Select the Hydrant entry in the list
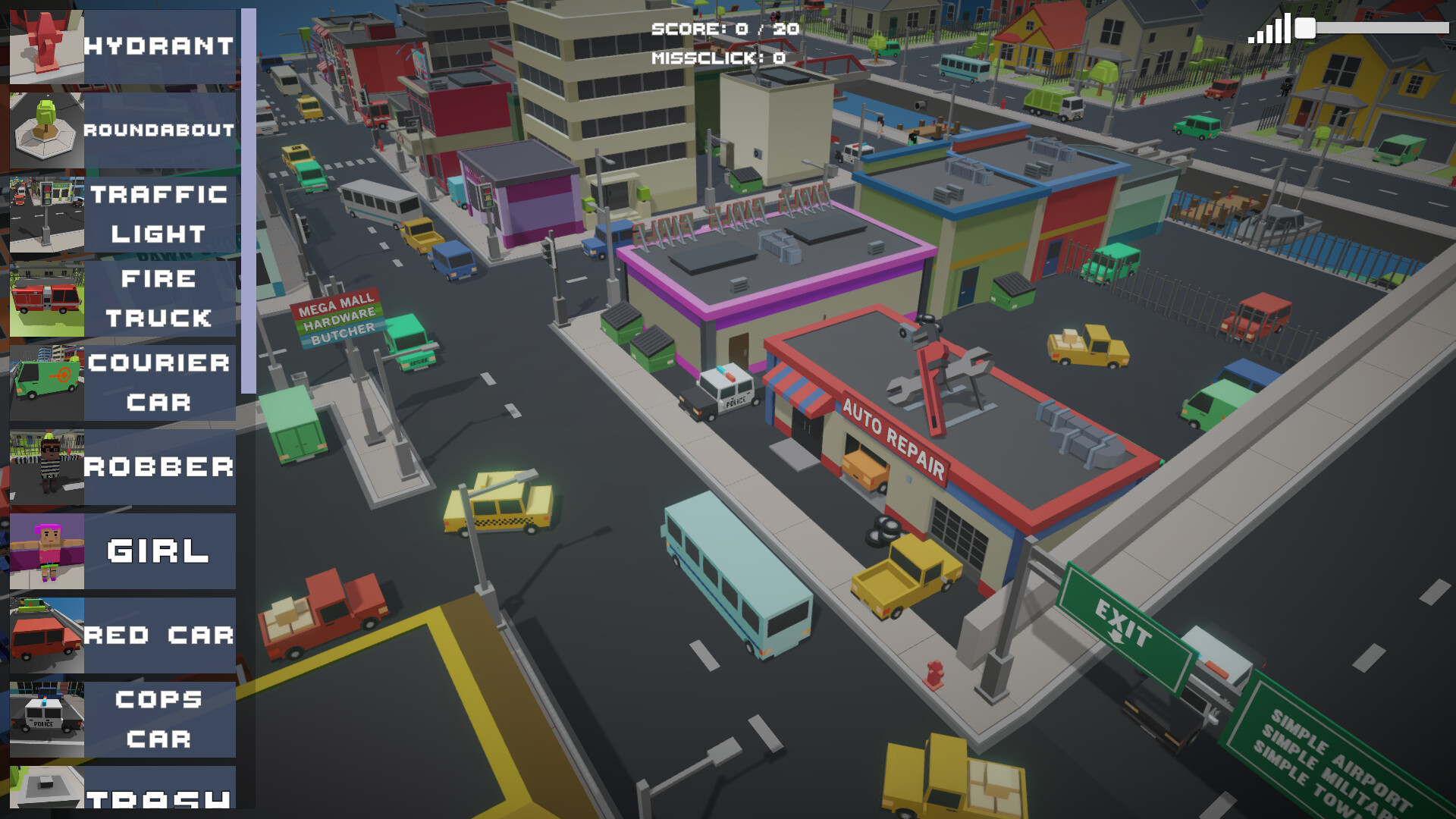This screenshot has width=1456, height=819. 123,46
